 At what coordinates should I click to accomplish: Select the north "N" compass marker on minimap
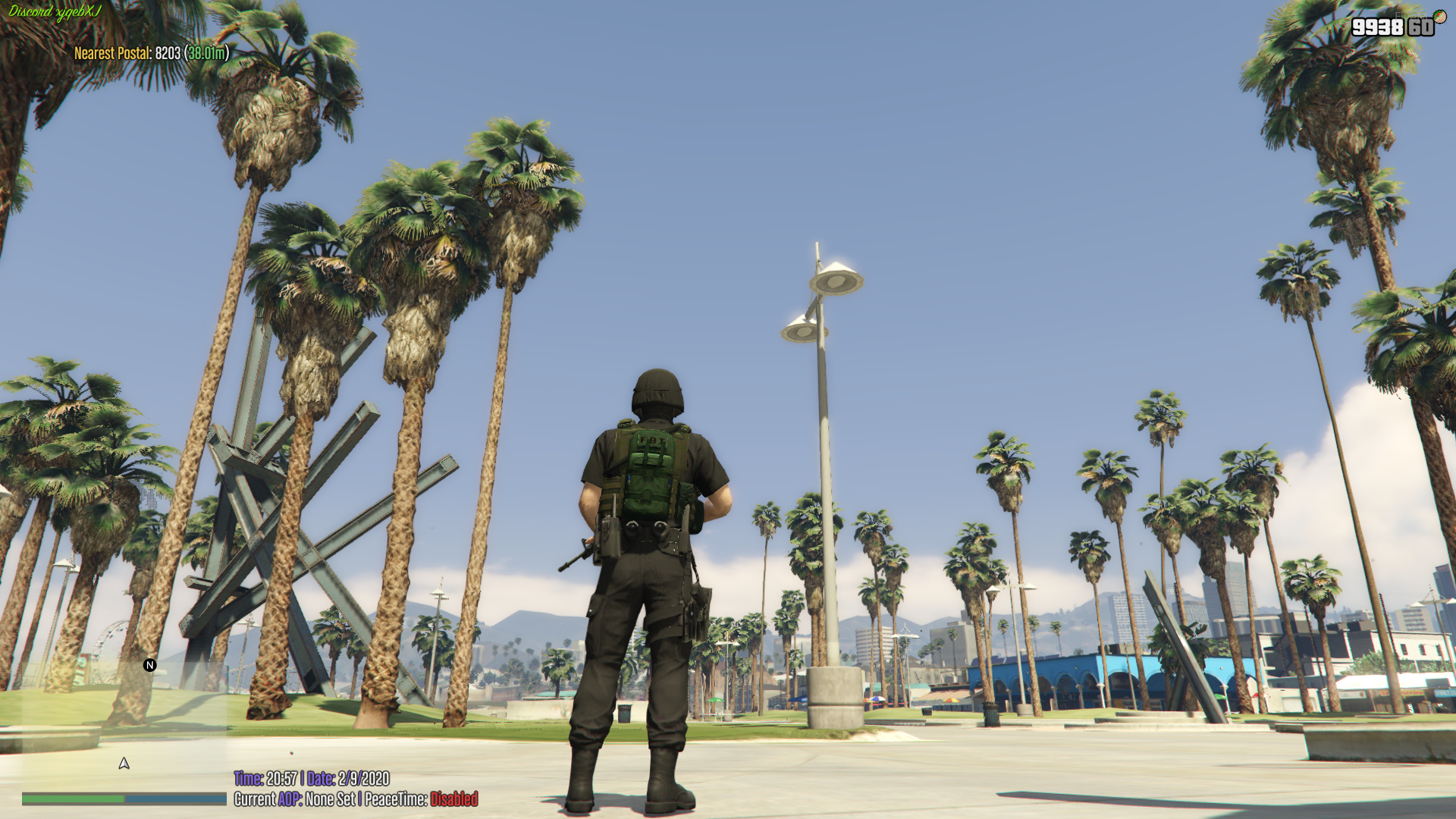pyautogui.click(x=149, y=665)
